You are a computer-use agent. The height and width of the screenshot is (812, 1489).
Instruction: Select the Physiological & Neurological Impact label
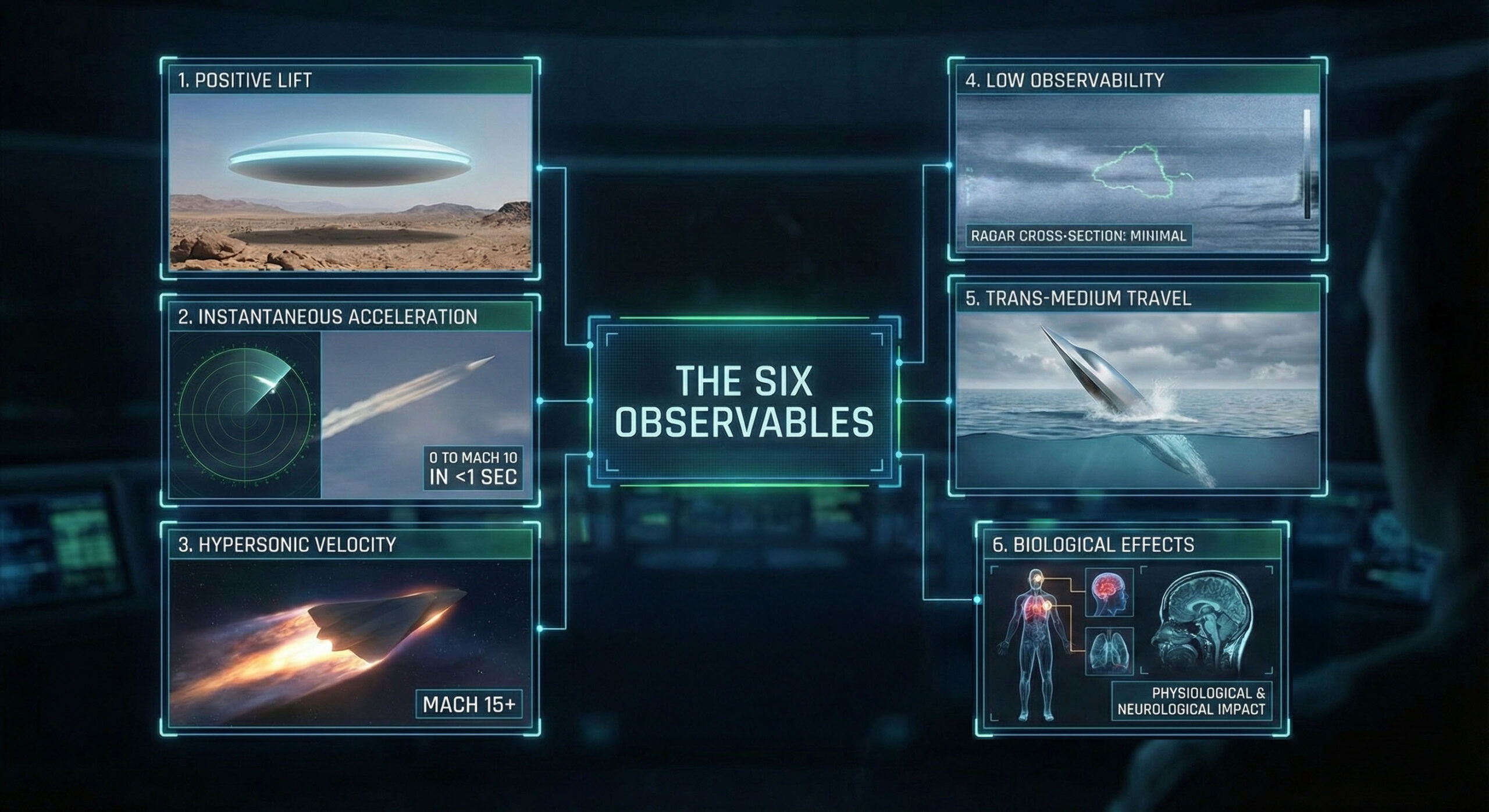click(1191, 701)
